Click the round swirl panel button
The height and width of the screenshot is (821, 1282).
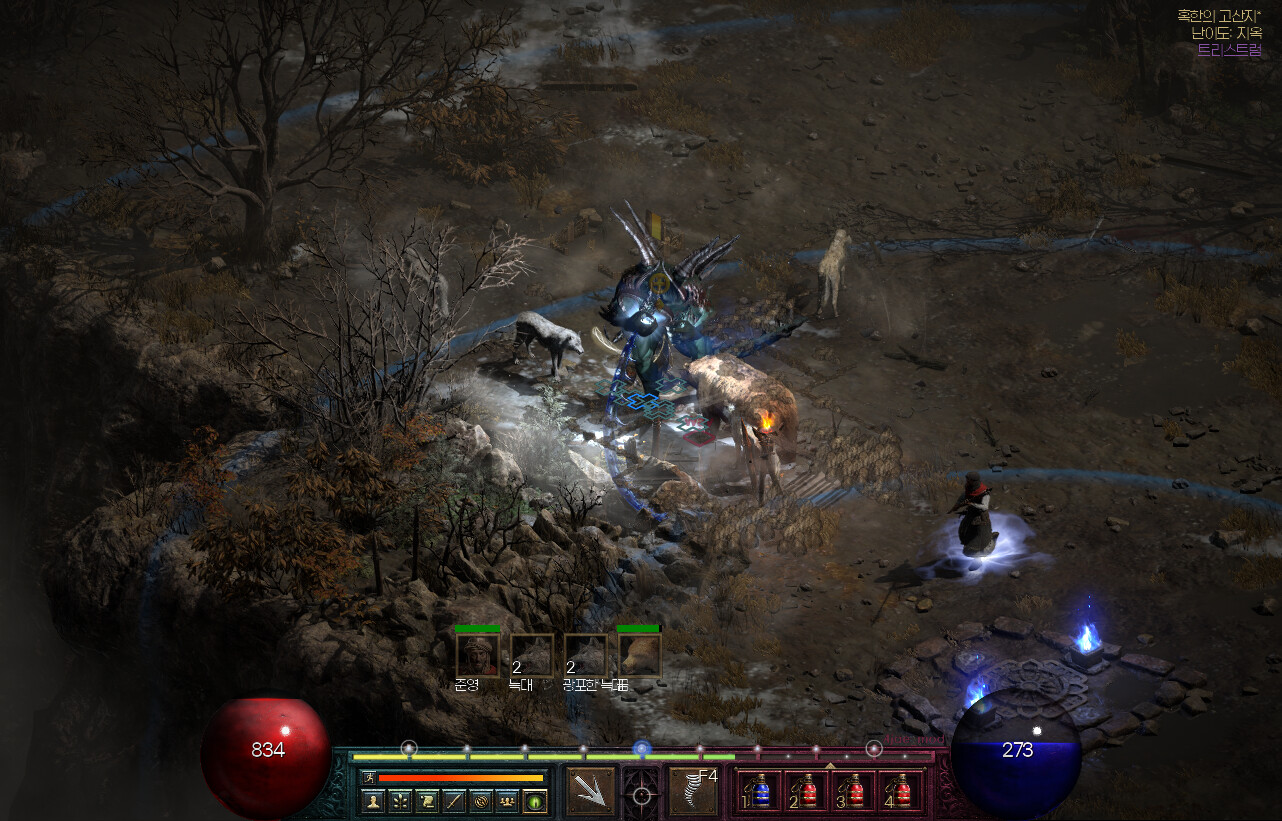tap(481, 801)
